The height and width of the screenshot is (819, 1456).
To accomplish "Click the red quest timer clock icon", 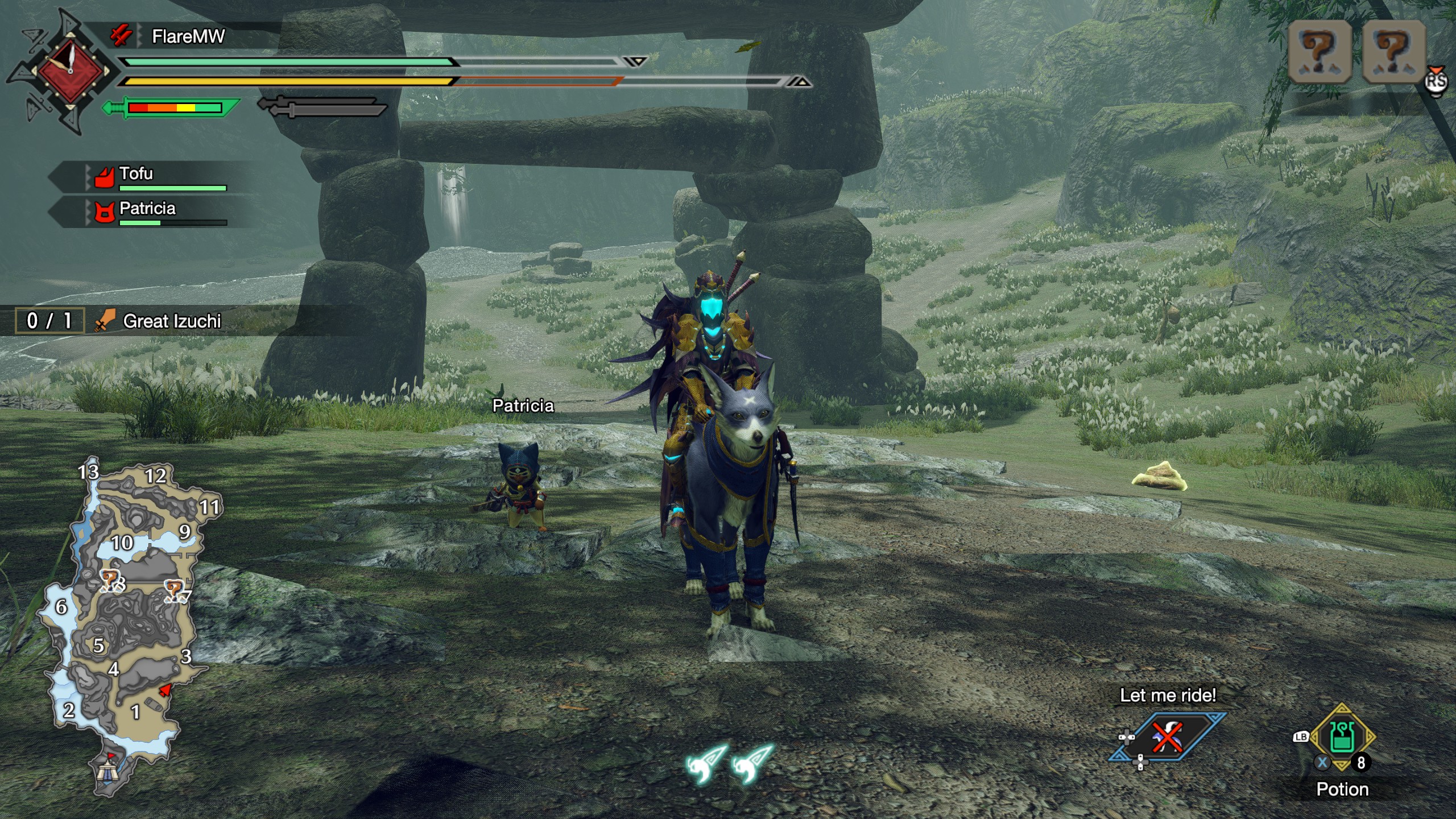I will pyautogui.click(x=71, y=71).
